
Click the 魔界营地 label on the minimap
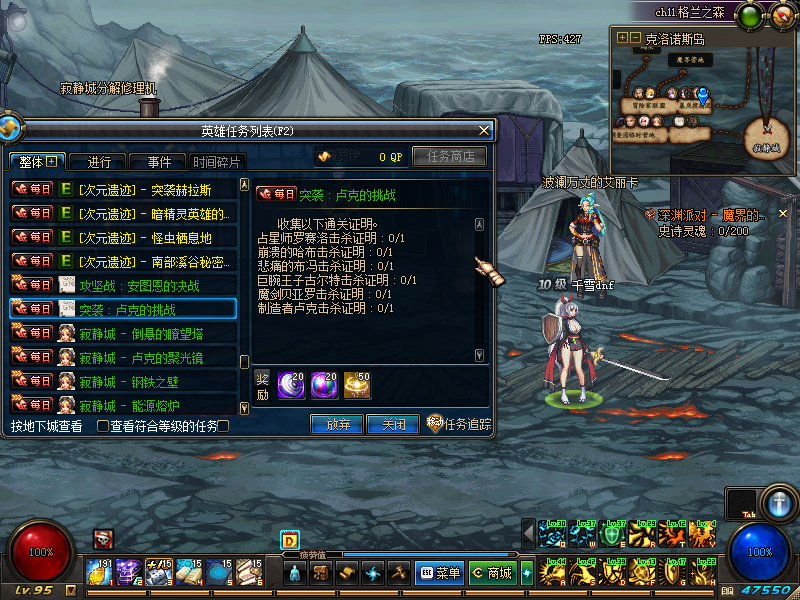692,60
